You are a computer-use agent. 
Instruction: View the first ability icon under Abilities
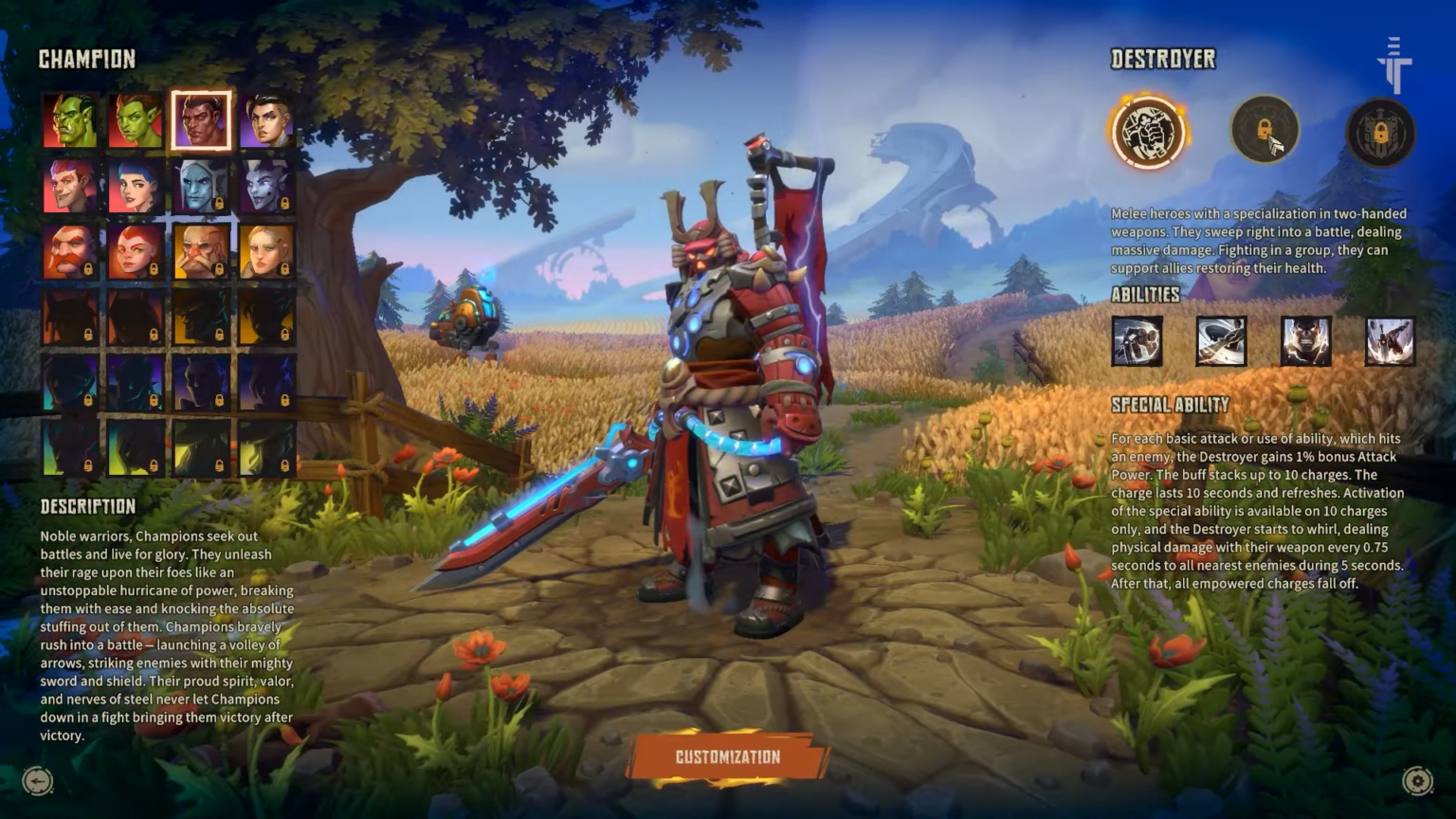(x=1137, y=340)
